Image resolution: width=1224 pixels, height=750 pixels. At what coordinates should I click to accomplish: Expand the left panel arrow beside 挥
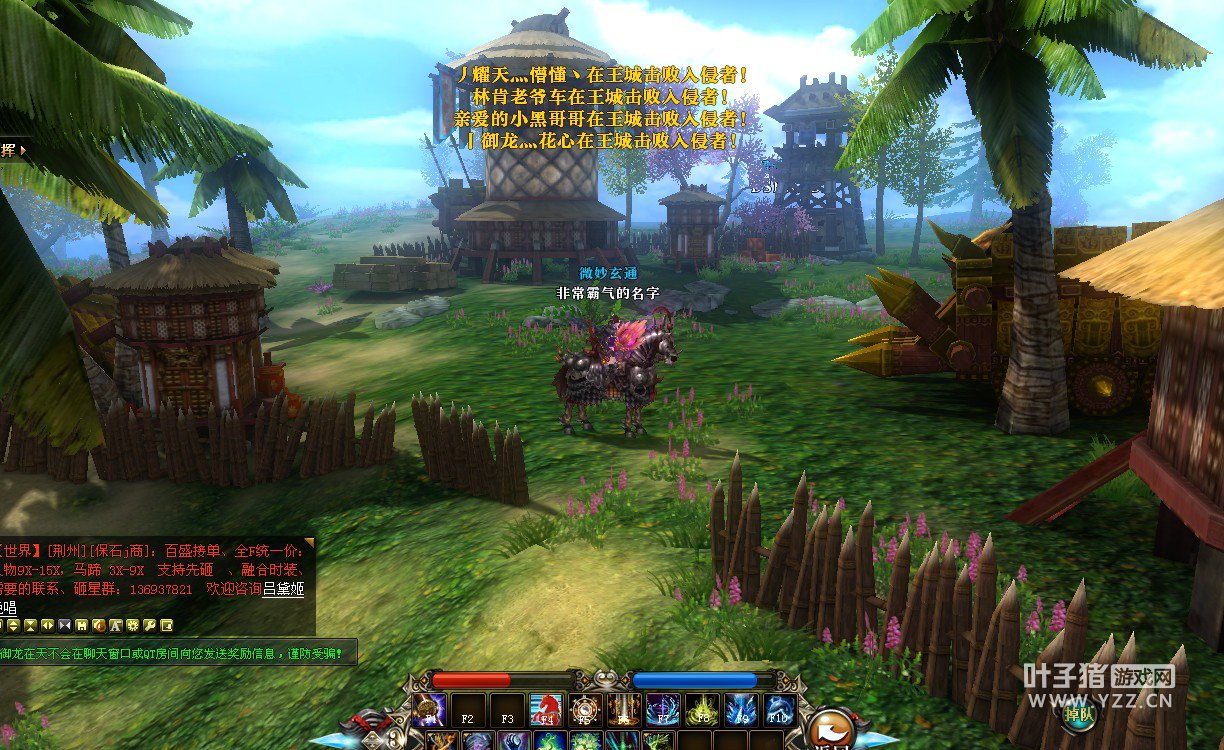pos(22,150)
